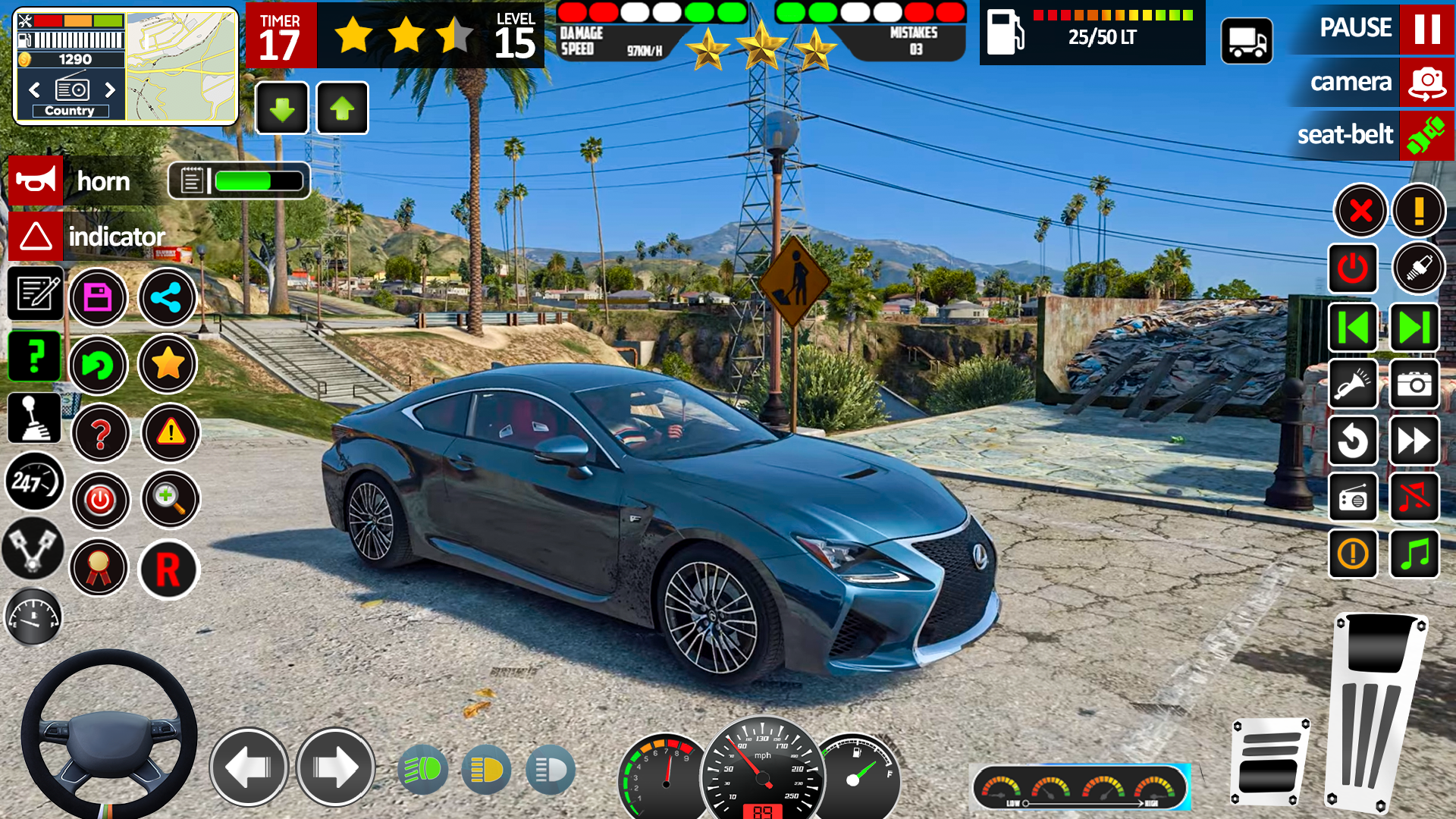Activate the hazard indicator
This screenshot has width=1456, height=819.
pos(36,237)
